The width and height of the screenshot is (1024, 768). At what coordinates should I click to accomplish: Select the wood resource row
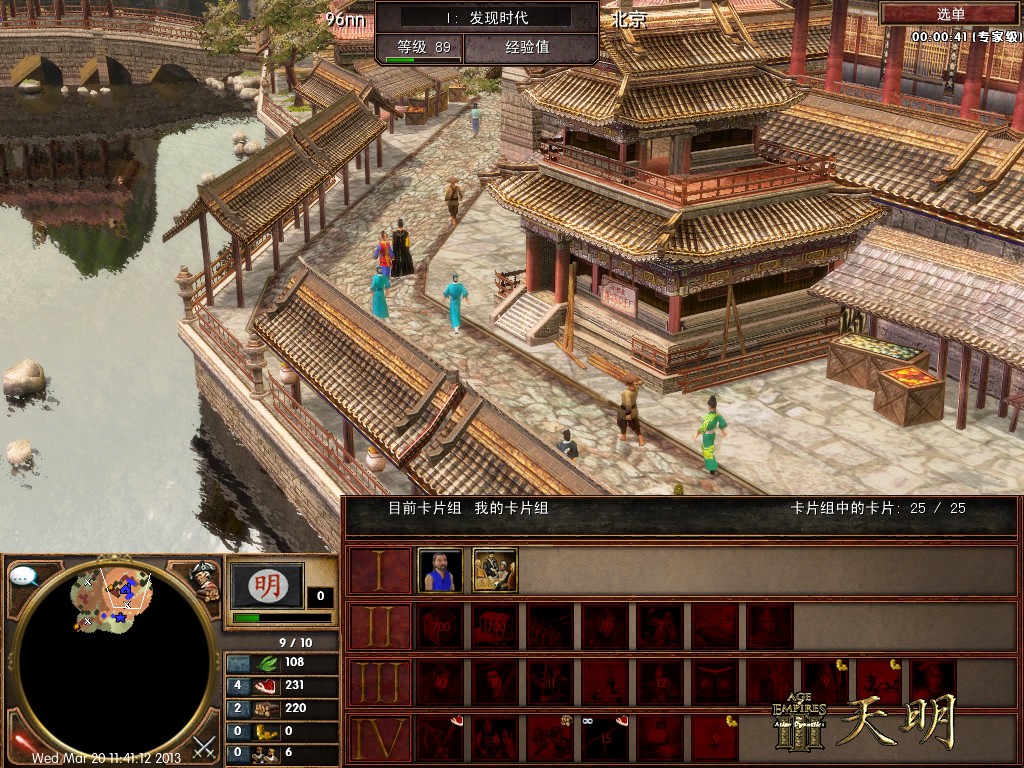coord(279,708)
